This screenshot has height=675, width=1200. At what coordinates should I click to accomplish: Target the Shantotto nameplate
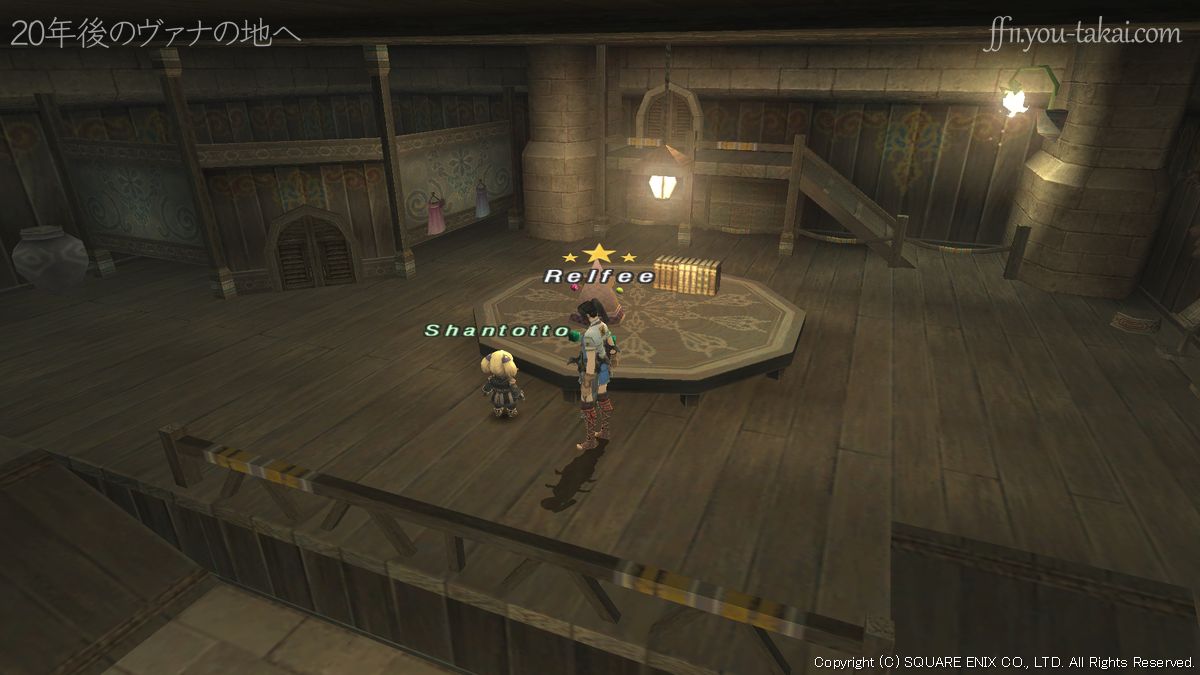[x=497, y=330]
